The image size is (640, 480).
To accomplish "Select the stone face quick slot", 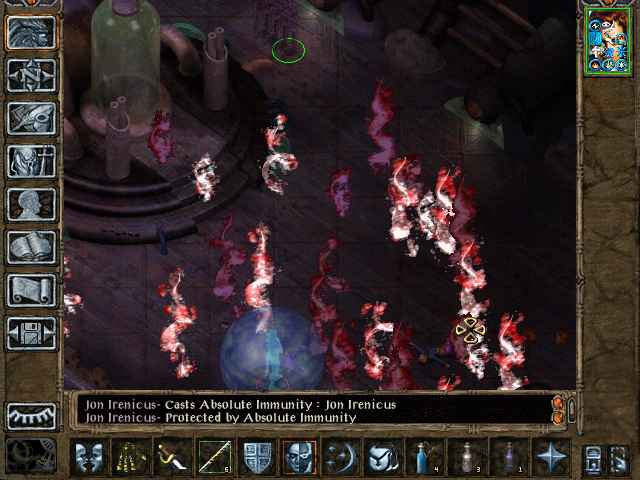I will tap(300, 457).
